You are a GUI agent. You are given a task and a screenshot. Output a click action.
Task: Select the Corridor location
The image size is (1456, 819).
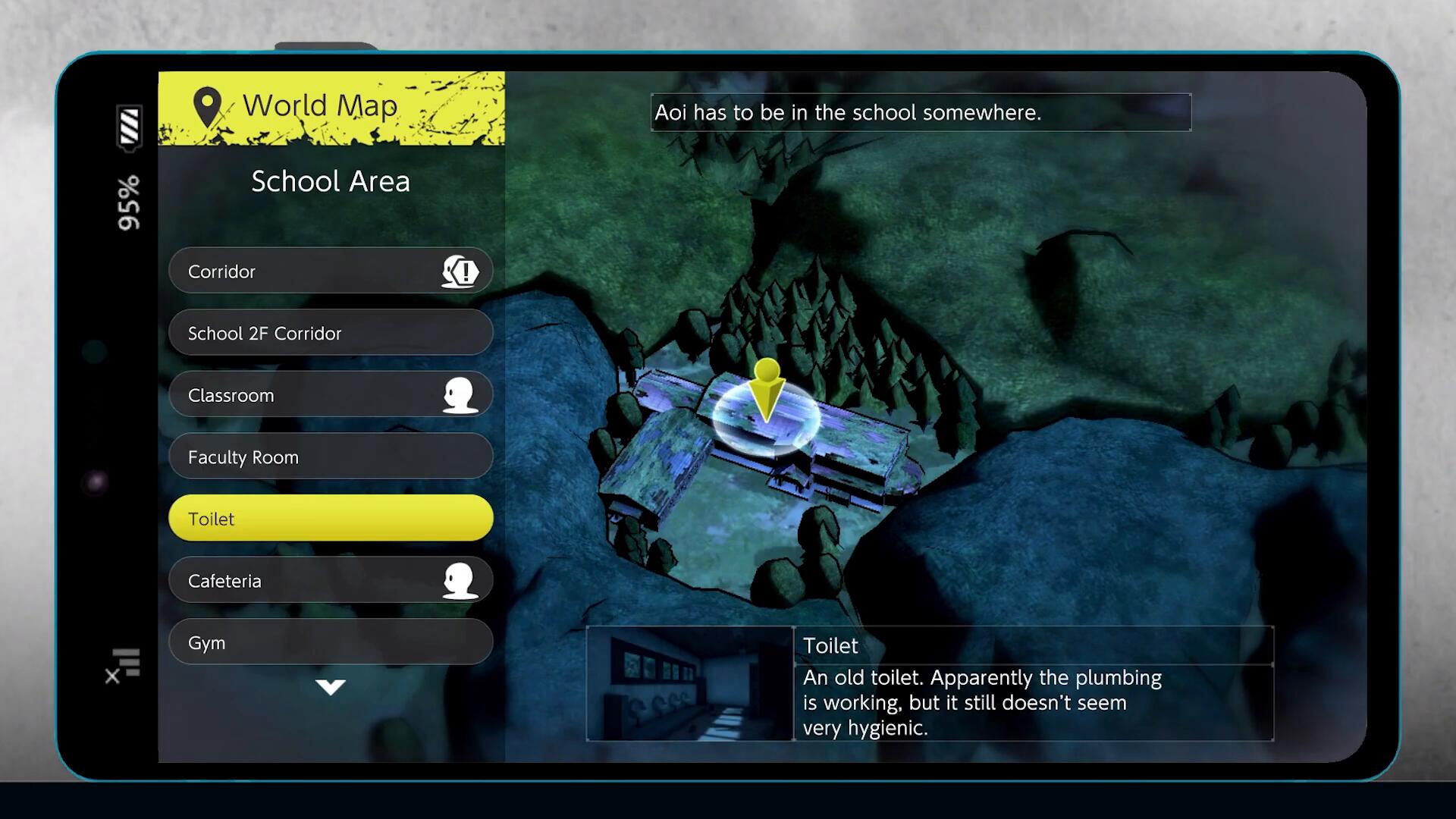[330, 271]
